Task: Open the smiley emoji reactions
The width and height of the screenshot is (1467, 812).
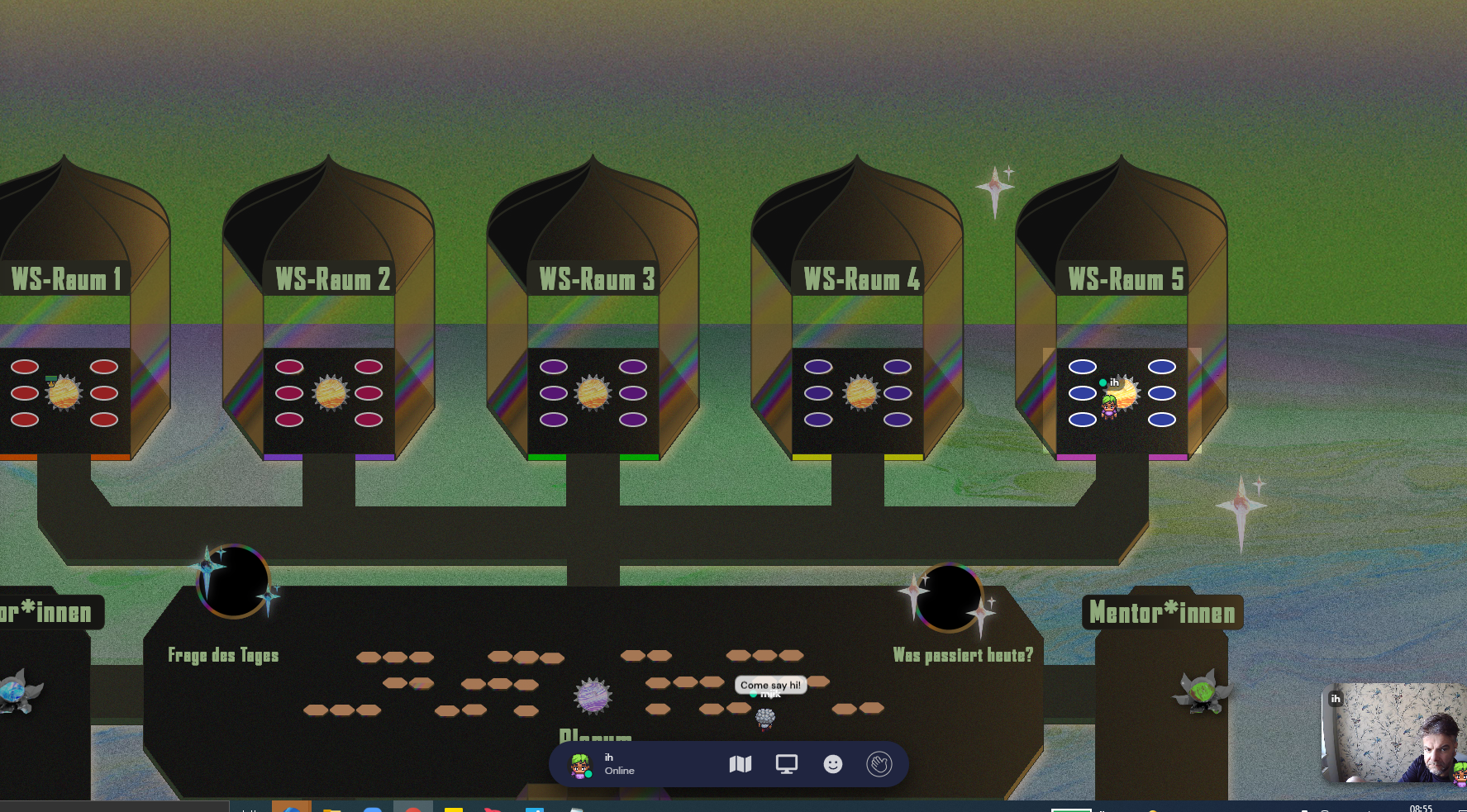Action: [833, 764]
